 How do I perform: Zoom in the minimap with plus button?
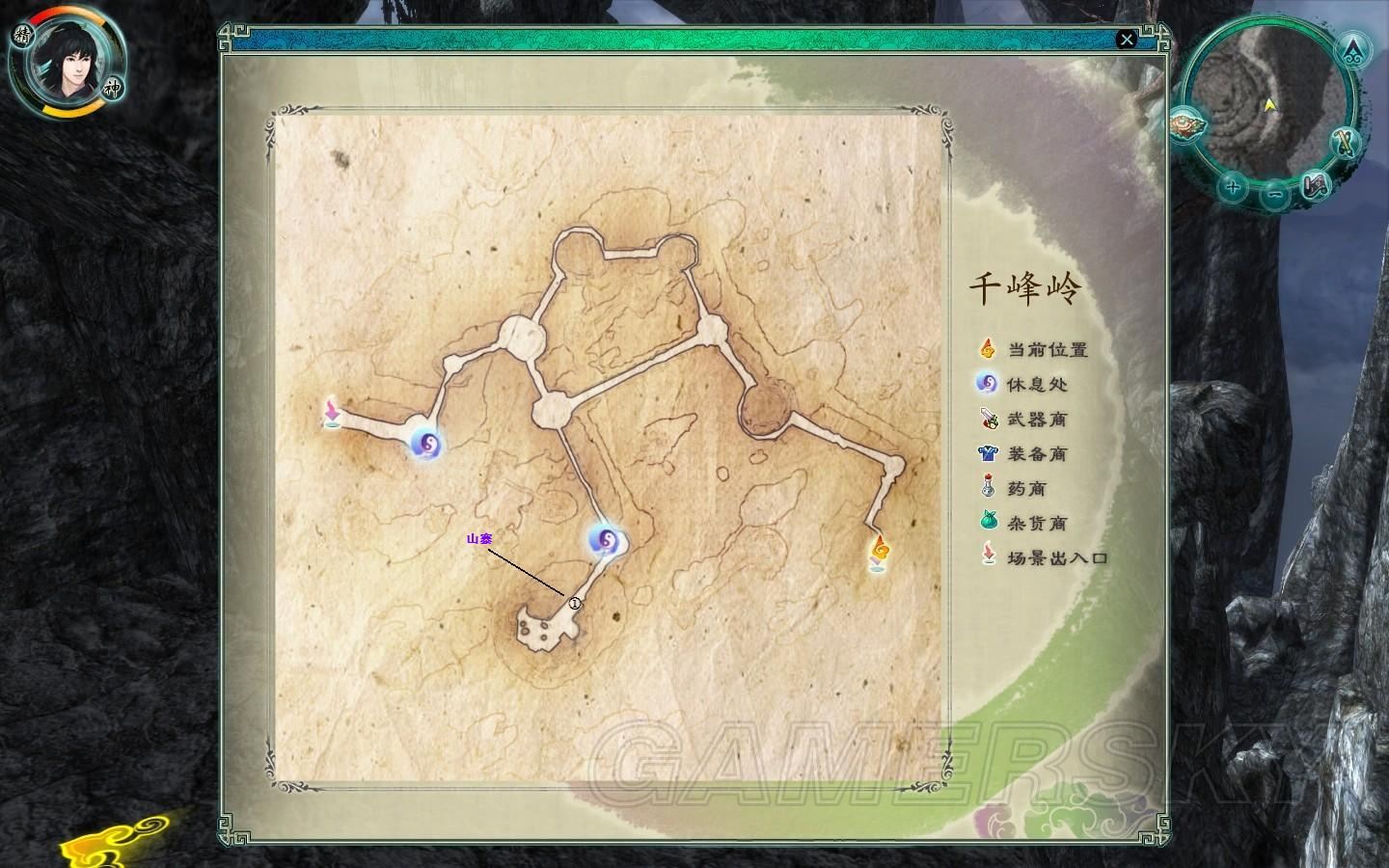point(1231,187)
